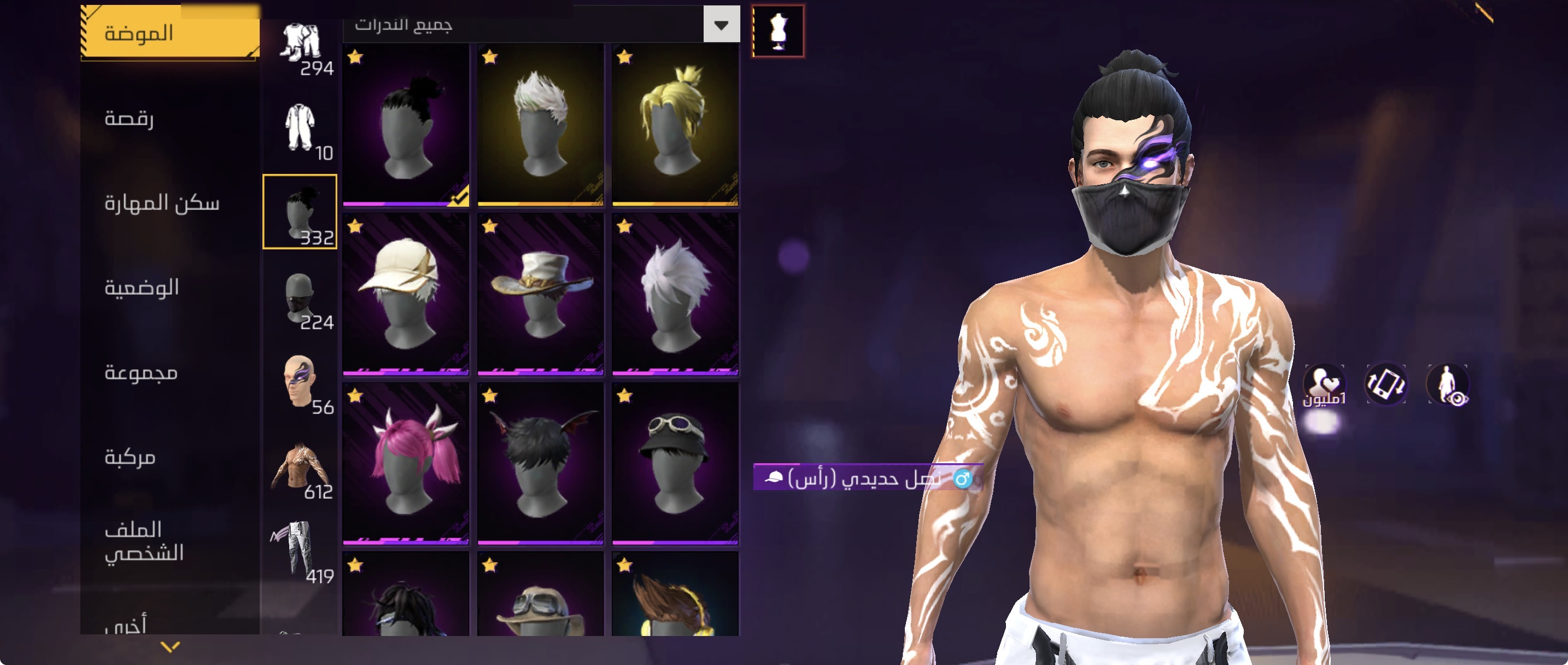1568x665 pixels.
Task: Open the rarity filter dropdown arrow
Action: (x=721, y=25)
